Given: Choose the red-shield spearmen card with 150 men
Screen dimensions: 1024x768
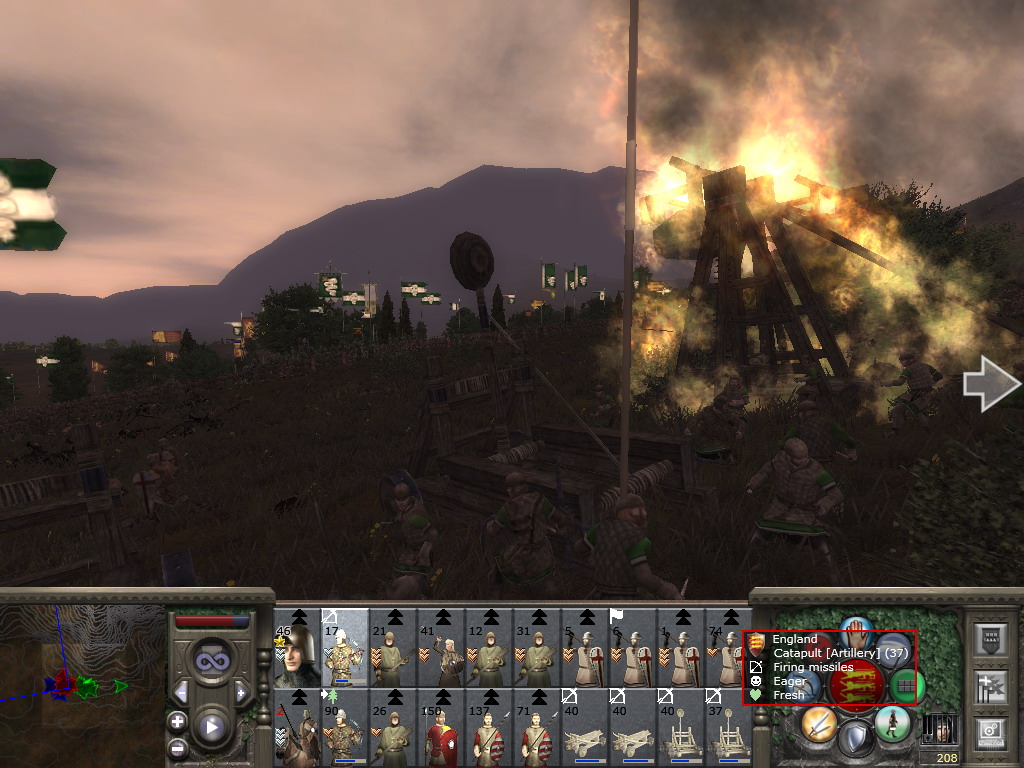Looking at the screenshot, I should pos(441,727).
